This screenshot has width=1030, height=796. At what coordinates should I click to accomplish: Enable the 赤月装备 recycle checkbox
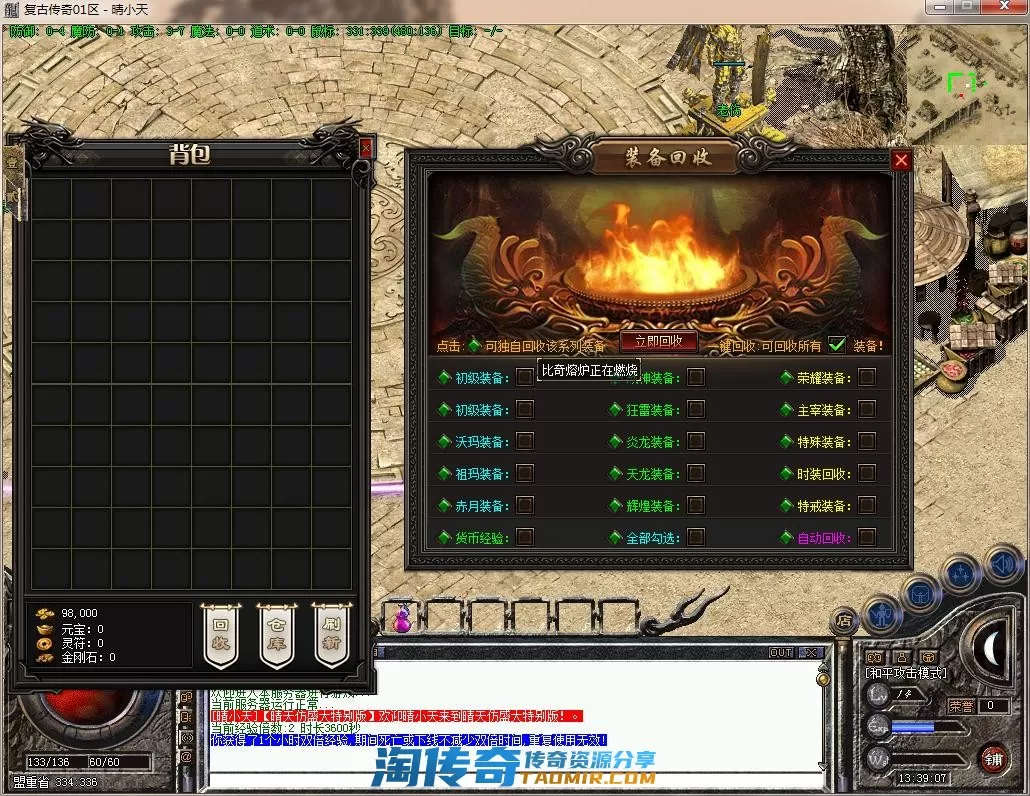tap(525, 506)
